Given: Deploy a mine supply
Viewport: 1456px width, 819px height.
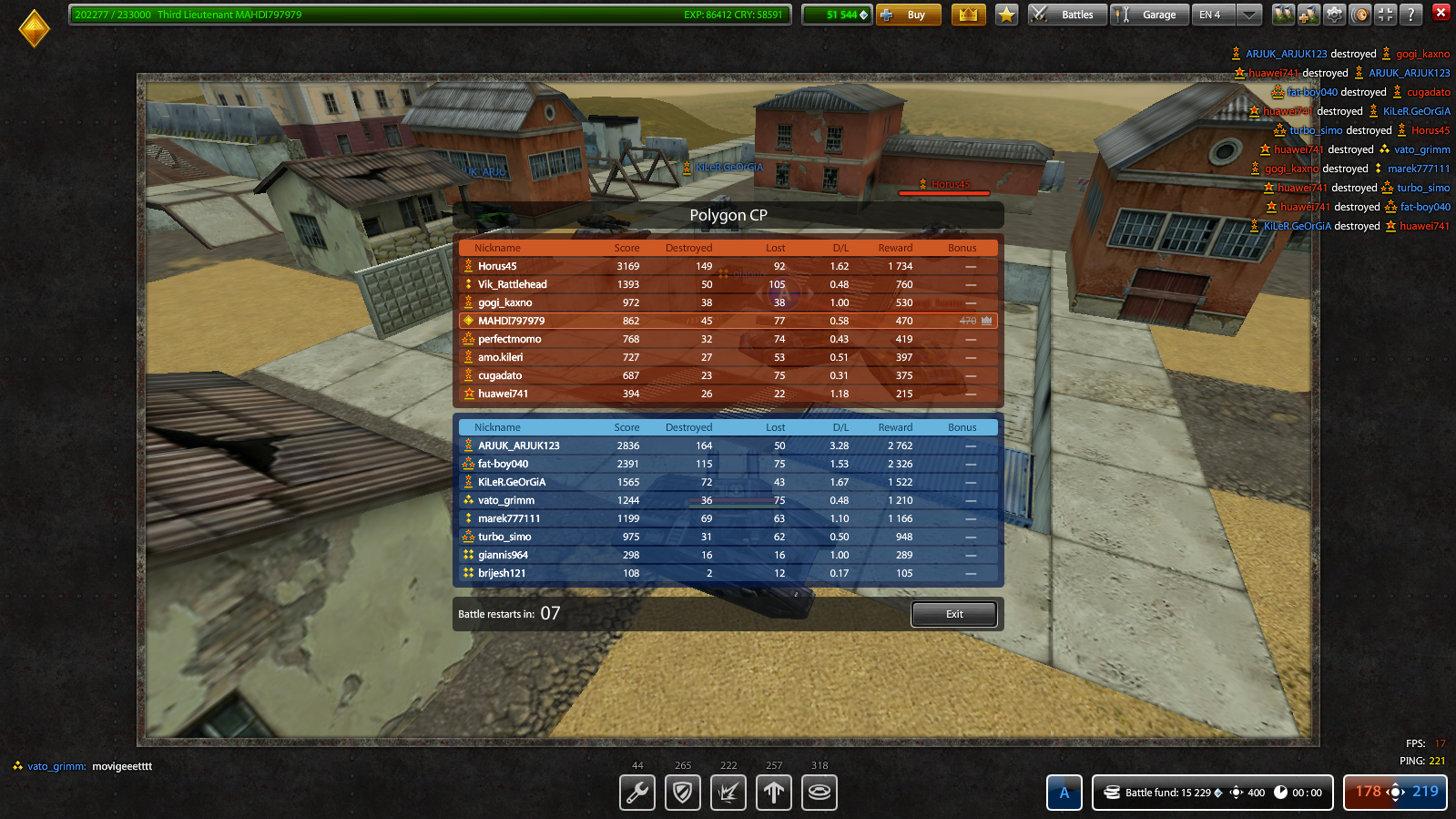Looking at the screenshot, I should (x=819, y=793).
